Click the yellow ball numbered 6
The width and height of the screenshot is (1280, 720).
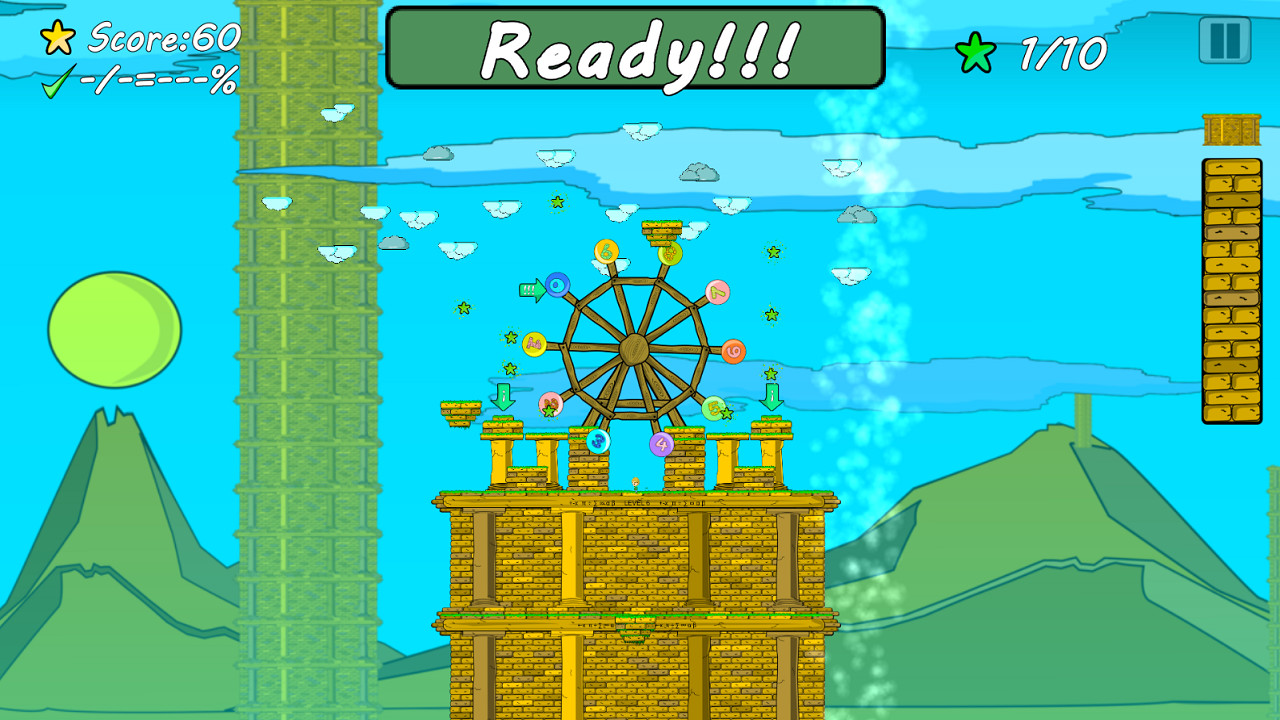point(605,252)
